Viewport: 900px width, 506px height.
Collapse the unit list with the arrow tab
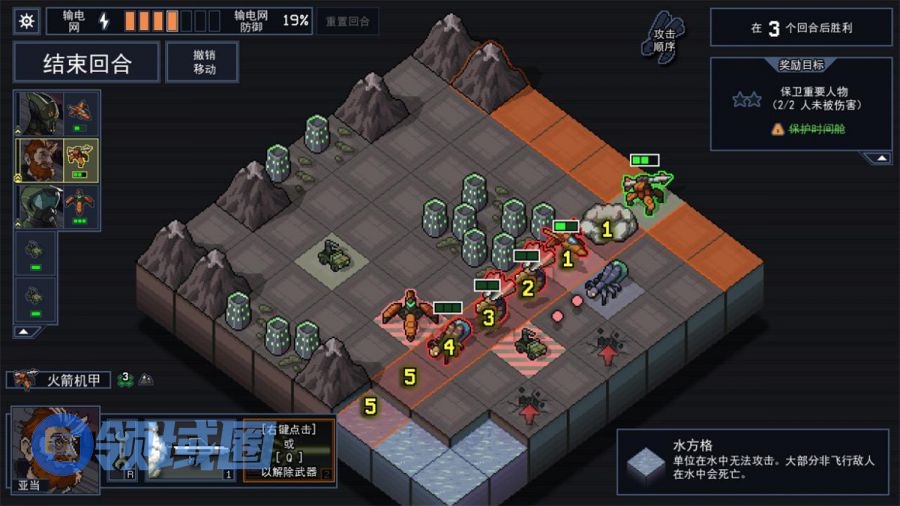point(24,331)
